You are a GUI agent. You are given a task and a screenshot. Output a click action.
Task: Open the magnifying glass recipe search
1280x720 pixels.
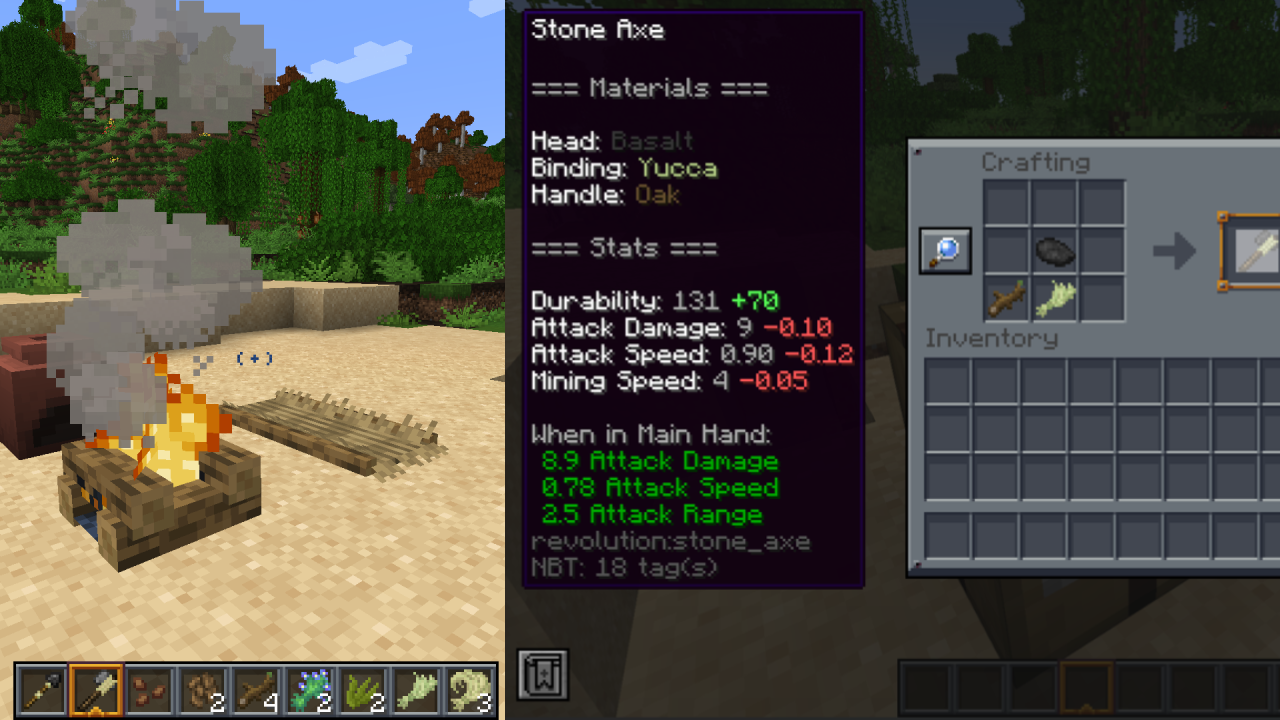point(945,251)
